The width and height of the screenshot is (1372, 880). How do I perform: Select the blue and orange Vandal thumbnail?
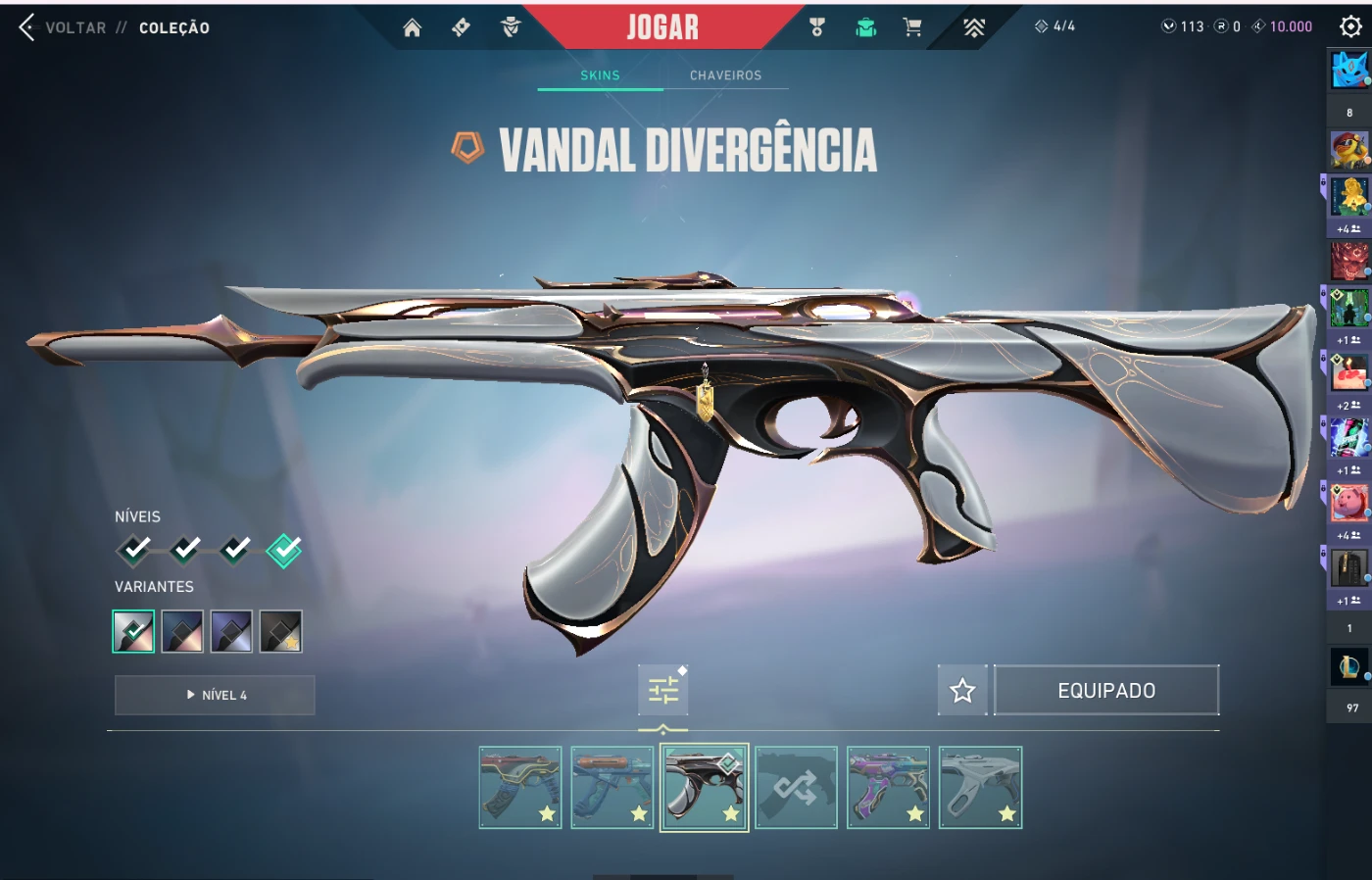pyautogui.click(x=612, y=788)
